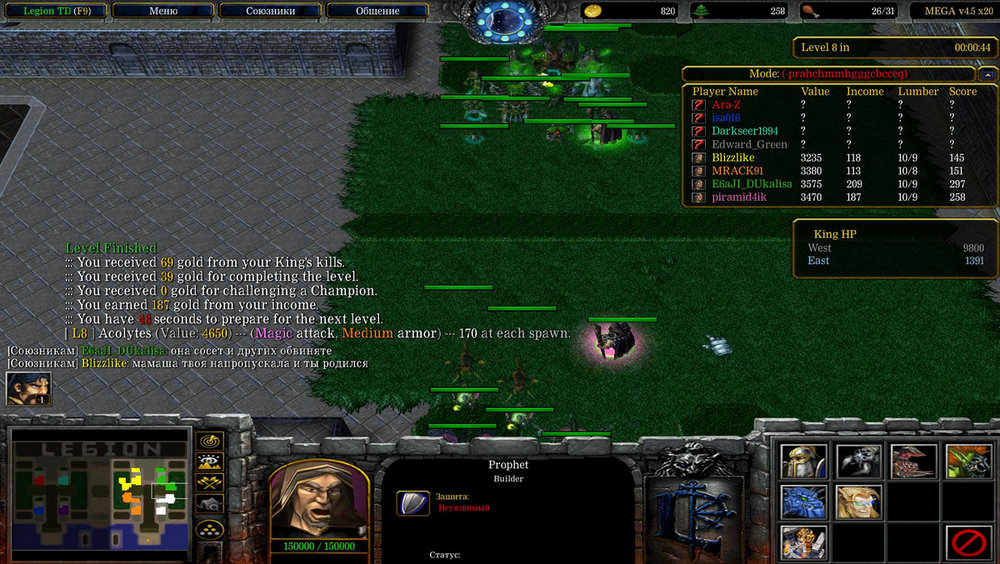Viewport: 1000px width, 564px height.
Task: Click the red cancel button
Action: (x=968, y=543)
